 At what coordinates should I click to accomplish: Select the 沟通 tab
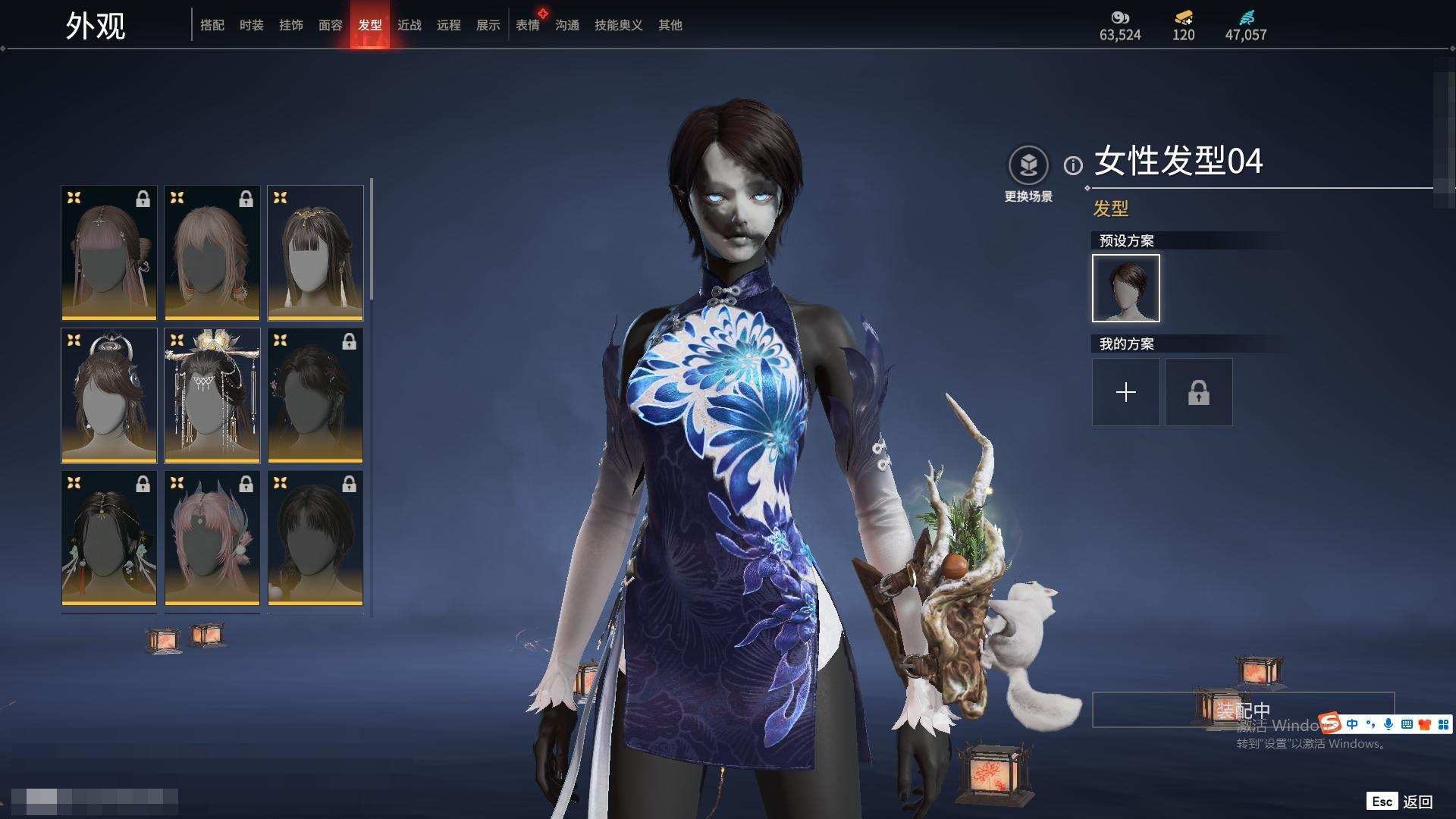(x=567, y=25)
